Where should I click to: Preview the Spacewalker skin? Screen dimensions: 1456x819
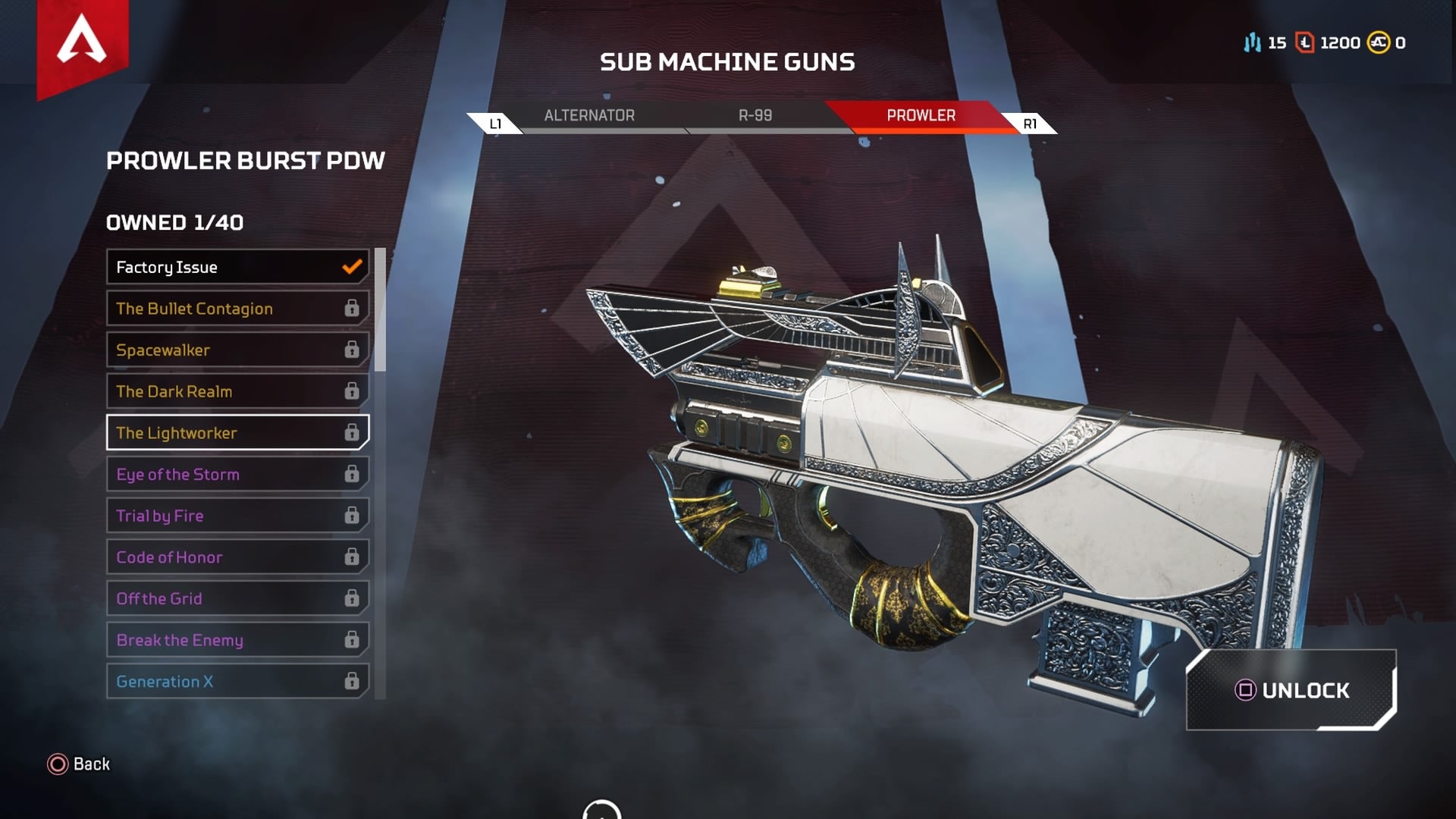[237, 350]
